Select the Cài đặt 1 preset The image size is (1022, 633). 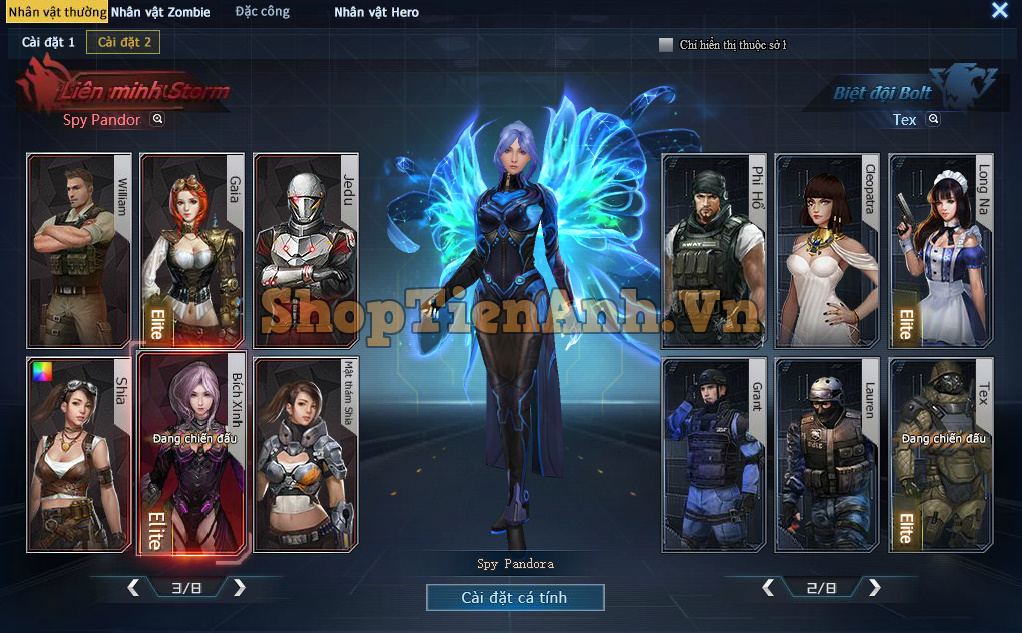pyautogui.click(x=48, y=42)
